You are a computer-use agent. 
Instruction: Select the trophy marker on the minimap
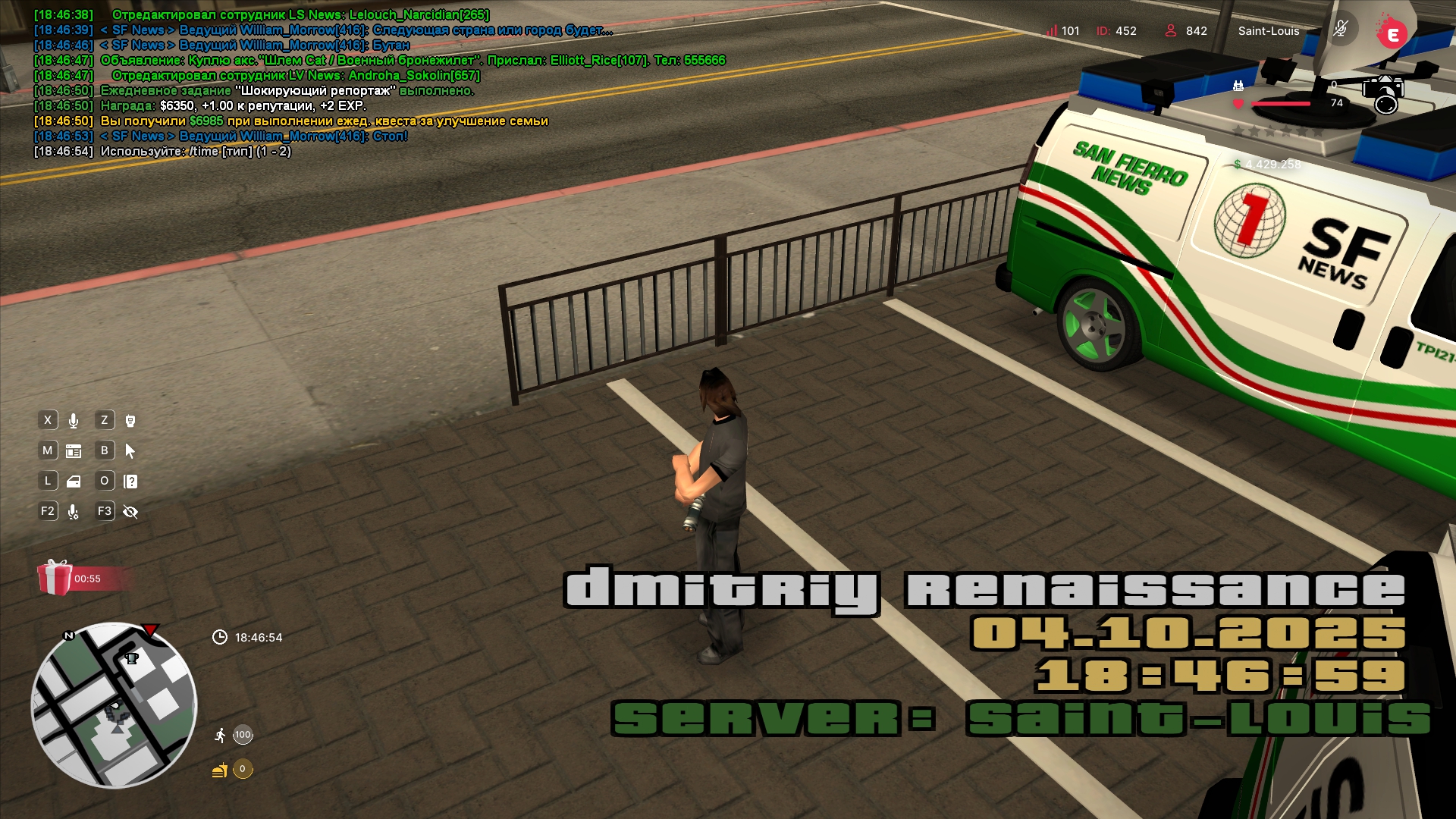point(132,657)
